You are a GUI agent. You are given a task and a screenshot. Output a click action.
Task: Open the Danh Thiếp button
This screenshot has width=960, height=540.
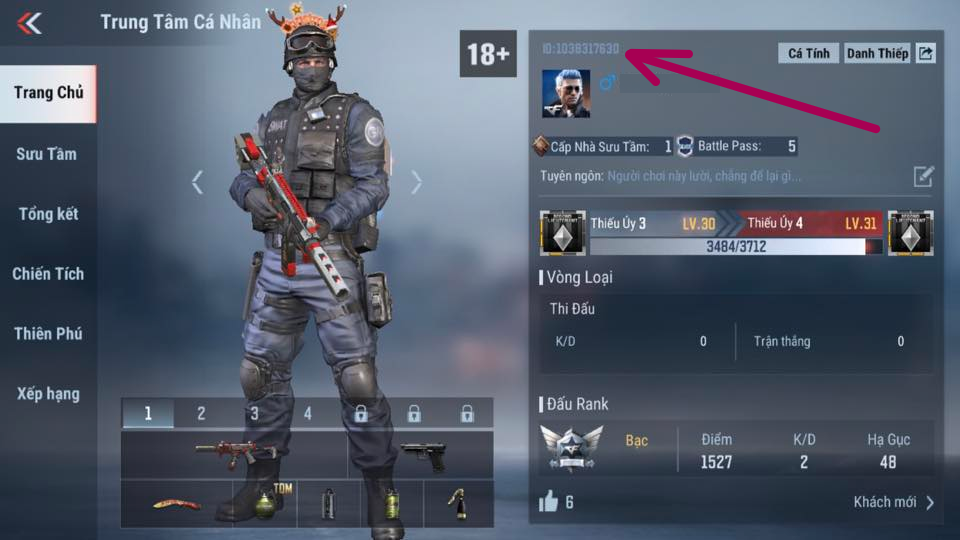pos(877,53)
